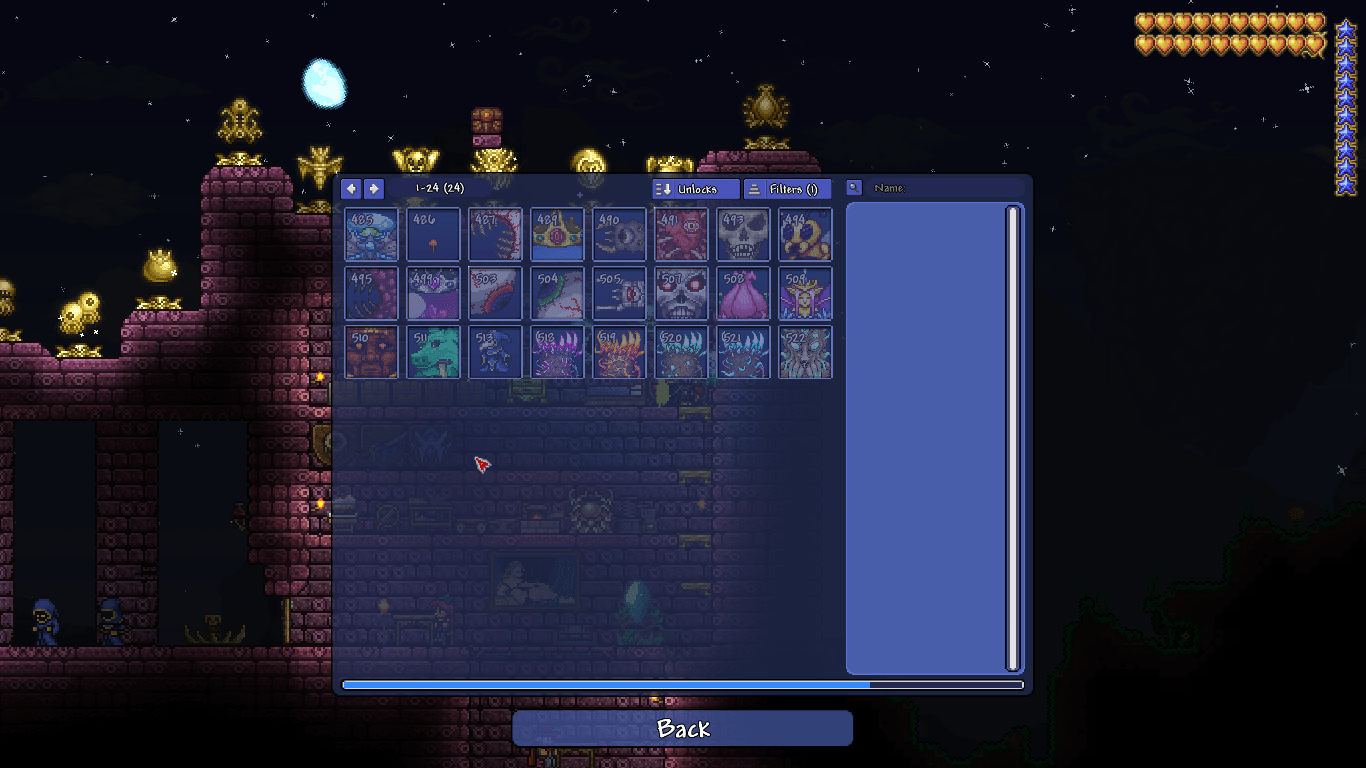Select the Eye of Cthulhu bestiary entry
The height and width of the screenshot is (768, 1366).
pos(619,234)
